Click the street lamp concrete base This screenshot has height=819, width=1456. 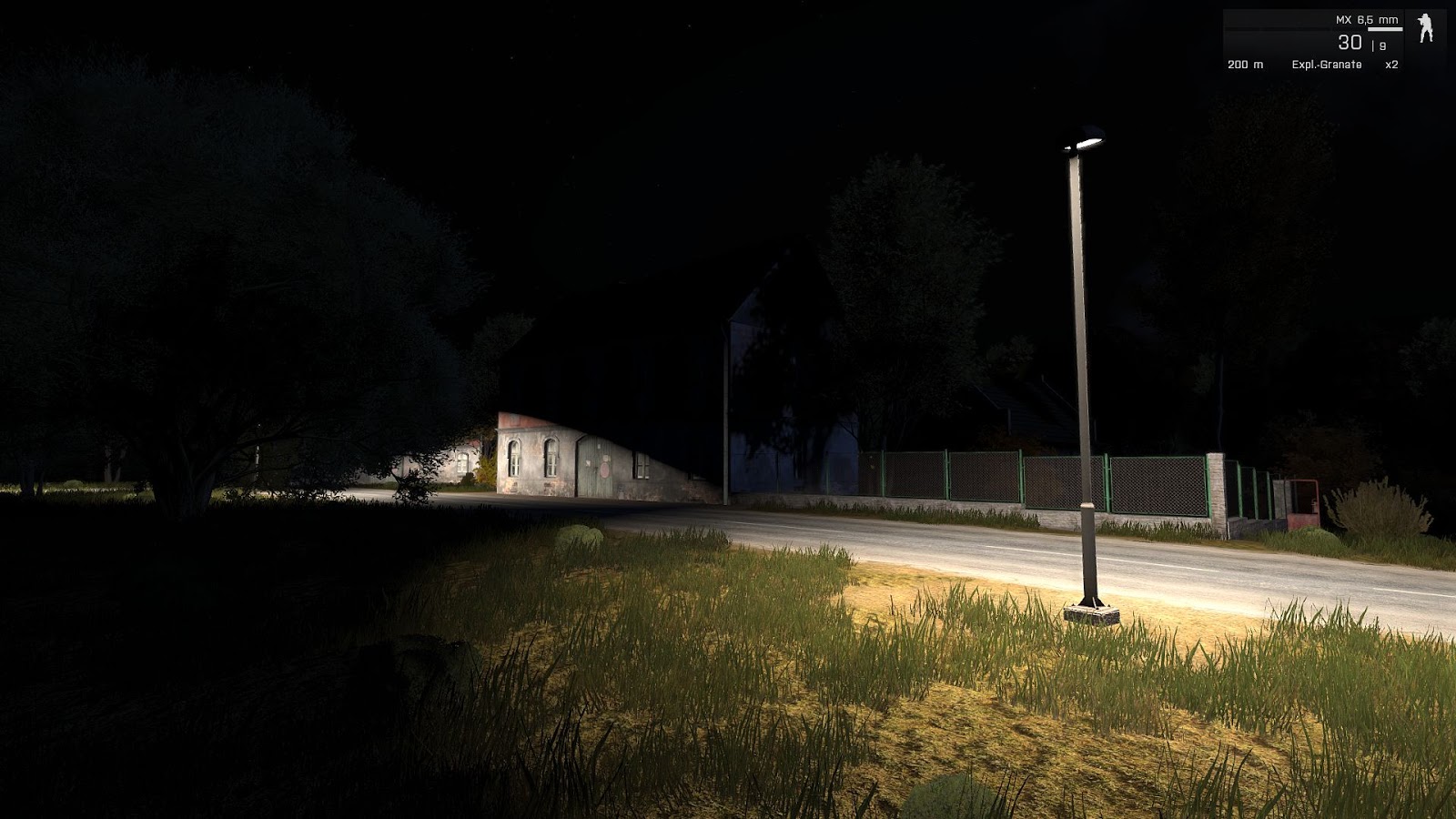[1093, 615]
